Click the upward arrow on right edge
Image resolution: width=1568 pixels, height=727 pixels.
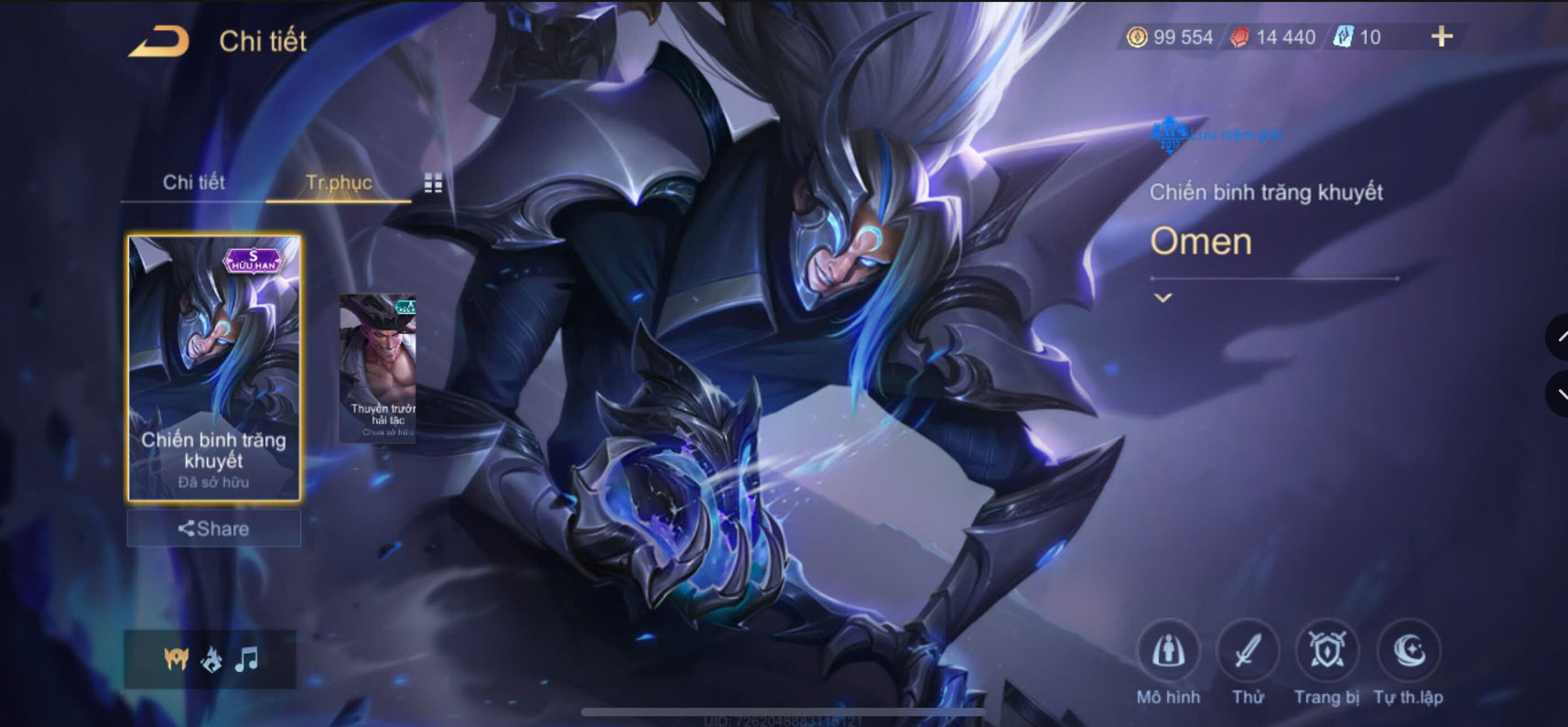click(x=1559, y=337)
